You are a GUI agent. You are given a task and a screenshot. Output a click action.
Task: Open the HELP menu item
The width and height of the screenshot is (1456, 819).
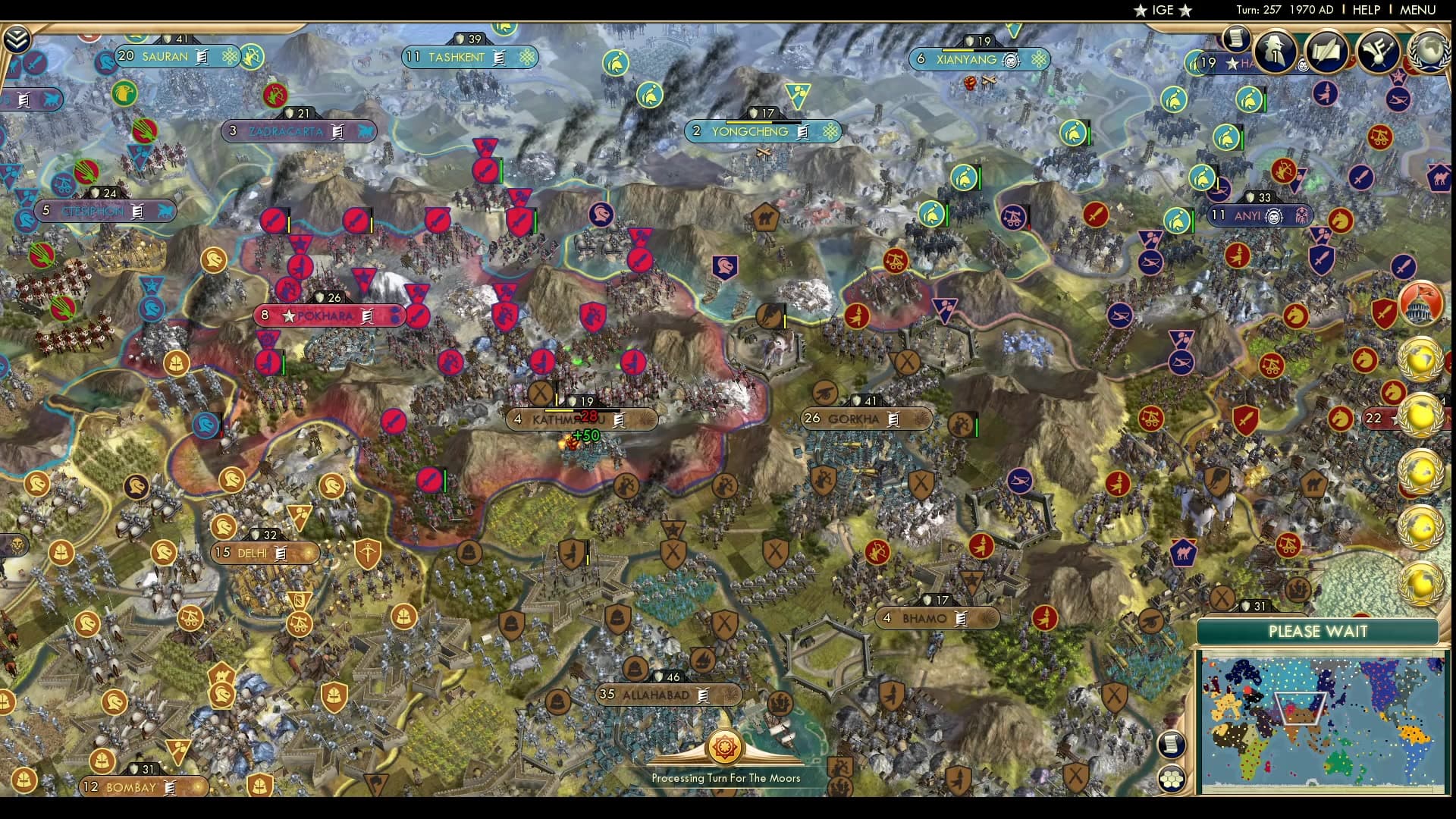point(1365,10)
